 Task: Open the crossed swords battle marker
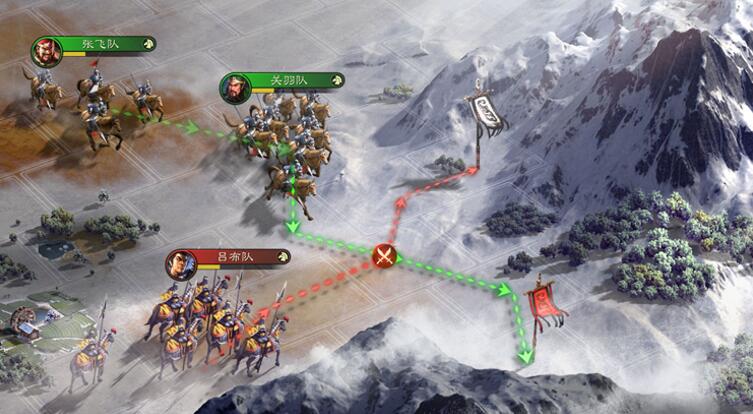click(x=384, y=256)
